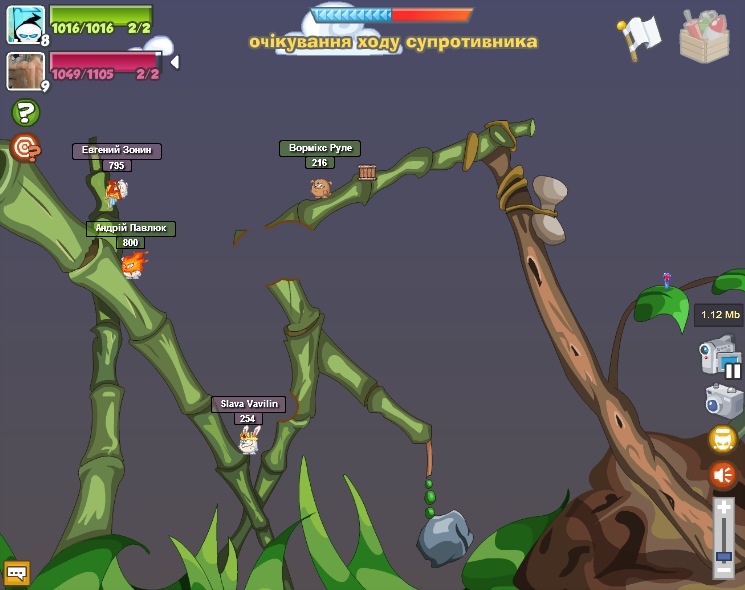Image resolution: width=745 pixels, height=590 pixels.
Task: Open the chat speech bubble button
Action: click(17, 573)
